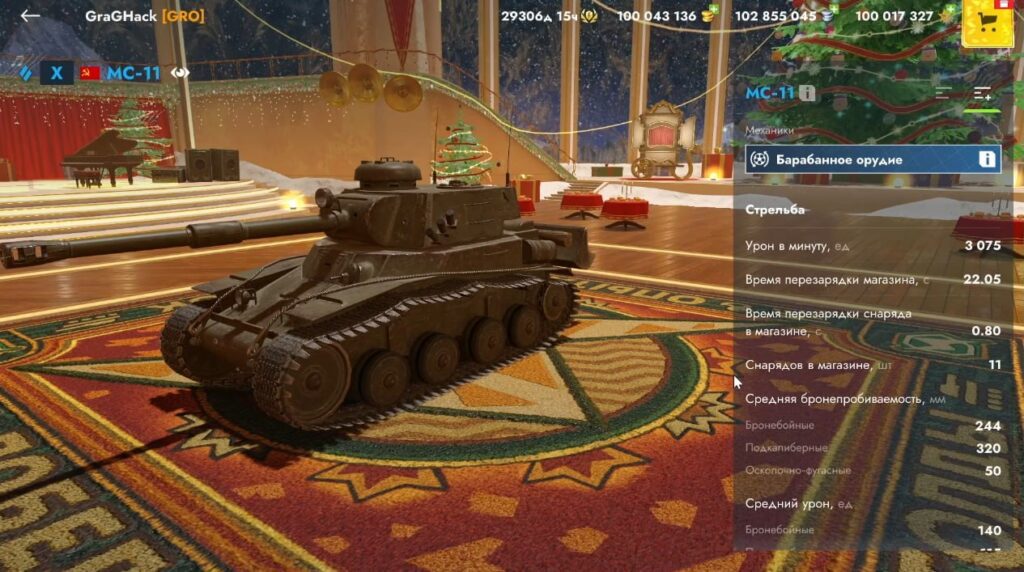Open premium account time indicator
The width and height of the screenshot is (1024, 572).
(x=590, y=16)
